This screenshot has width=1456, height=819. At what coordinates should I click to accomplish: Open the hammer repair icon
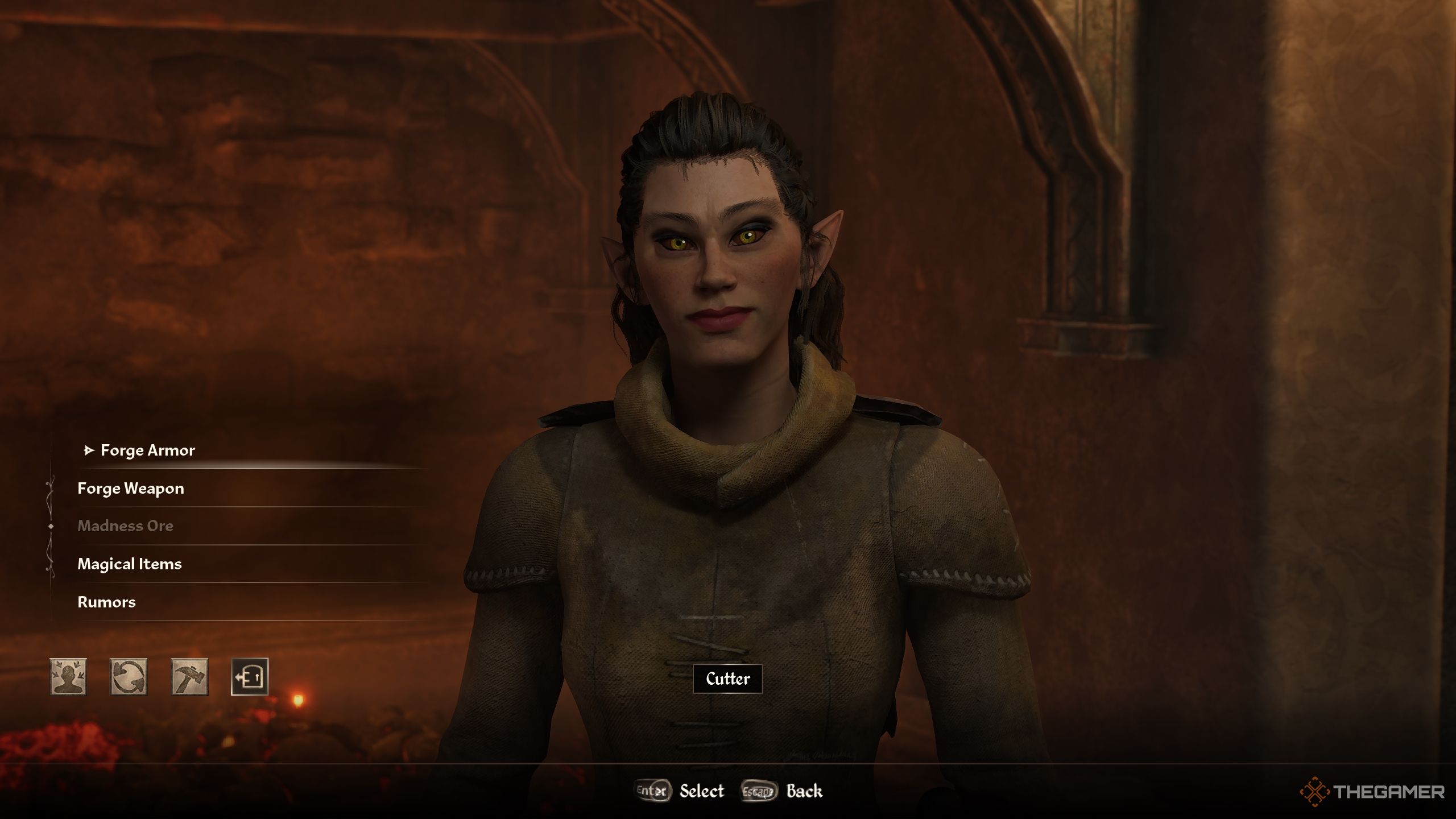pyautogui.click(x=189, y=677)
